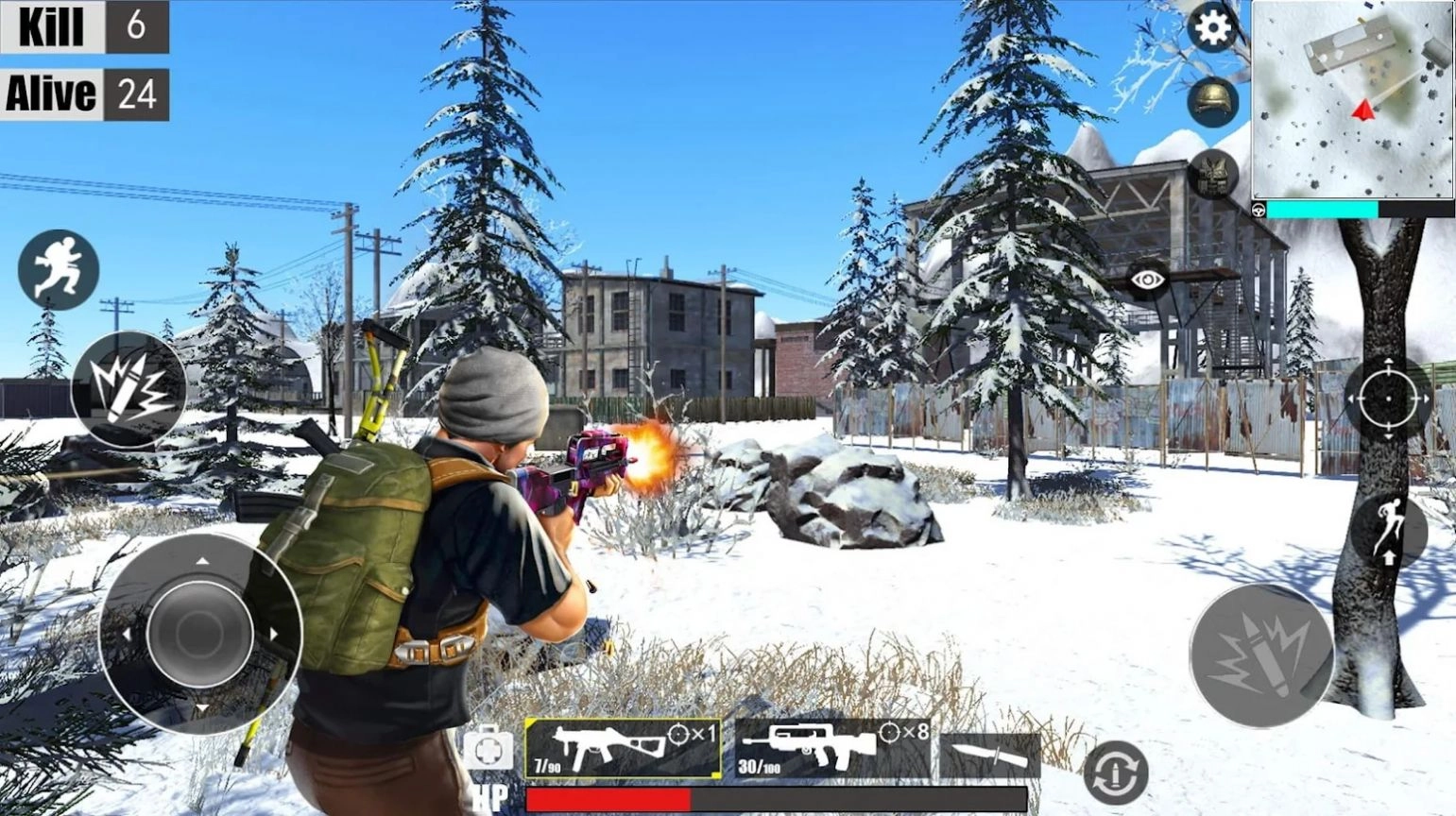1456x816 pixels.
Task: Toggle free-look with the eye icon
Action: (x=1148, y=280)
